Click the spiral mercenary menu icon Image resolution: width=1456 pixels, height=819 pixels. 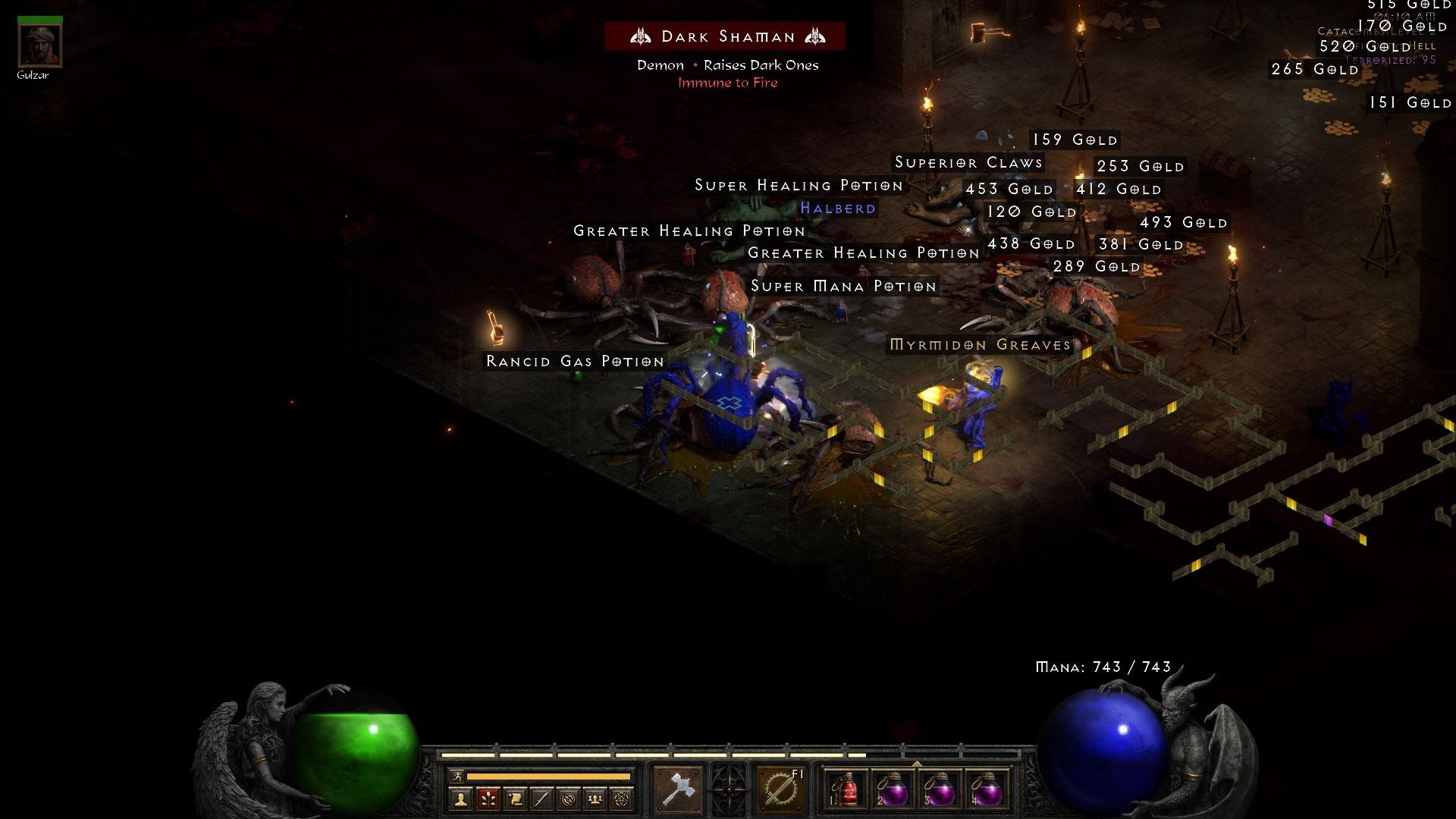[x=570, y=797]
